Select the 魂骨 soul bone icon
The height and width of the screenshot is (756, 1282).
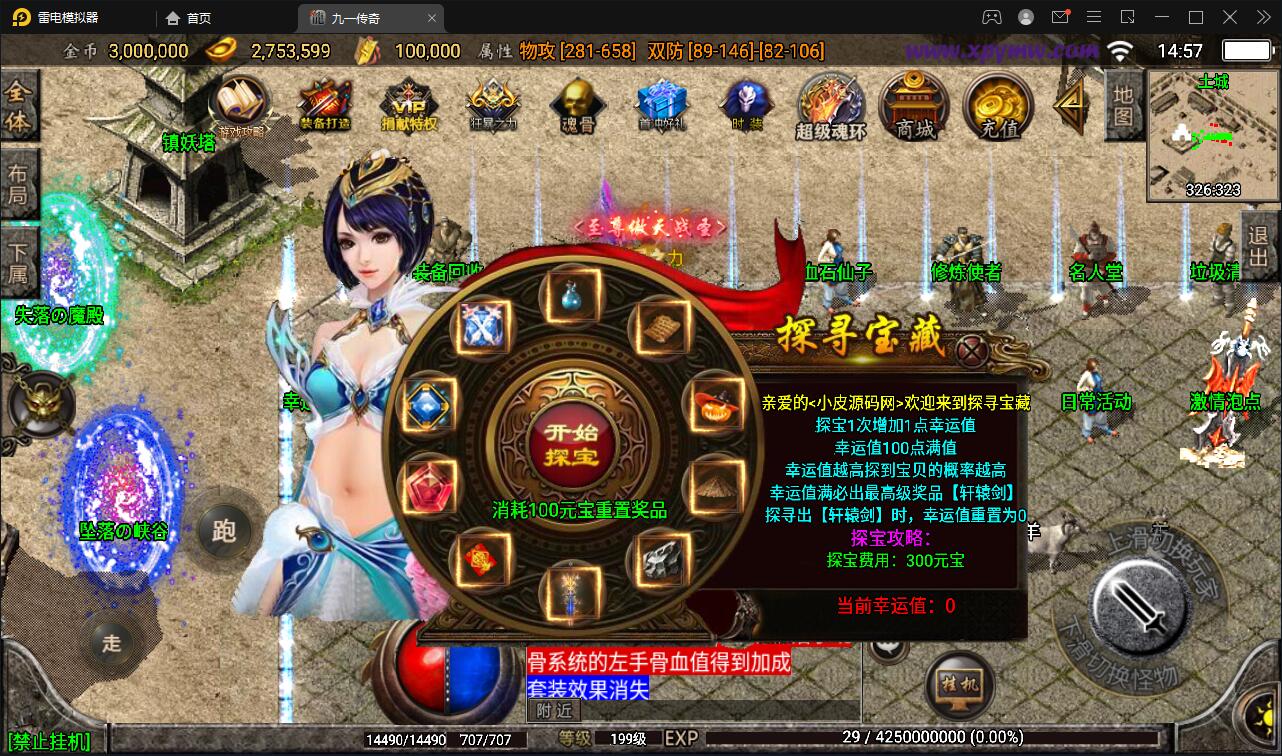pyautogui.click(x=576, y=105)
